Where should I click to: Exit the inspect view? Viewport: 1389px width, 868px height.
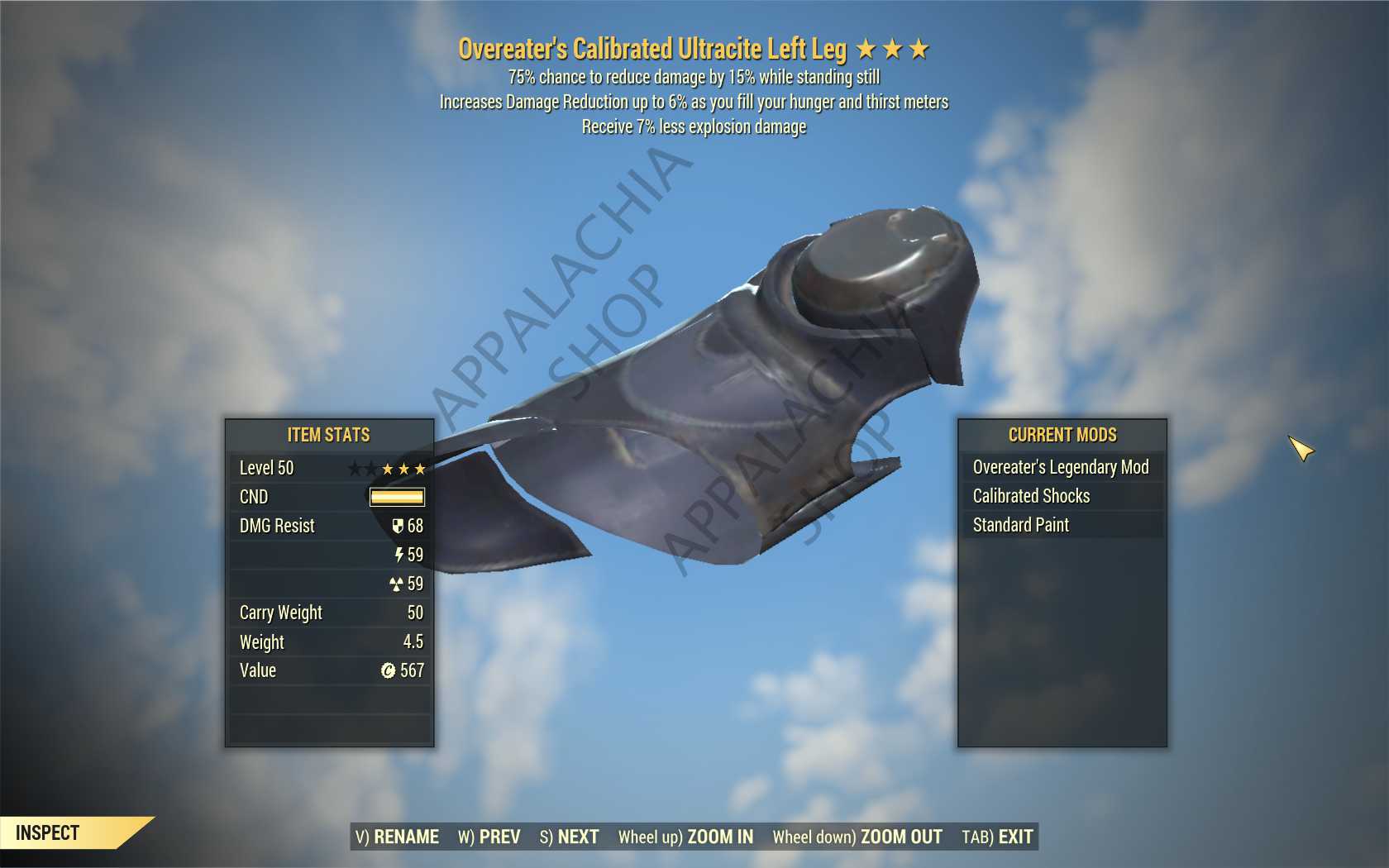pos(997,837)
